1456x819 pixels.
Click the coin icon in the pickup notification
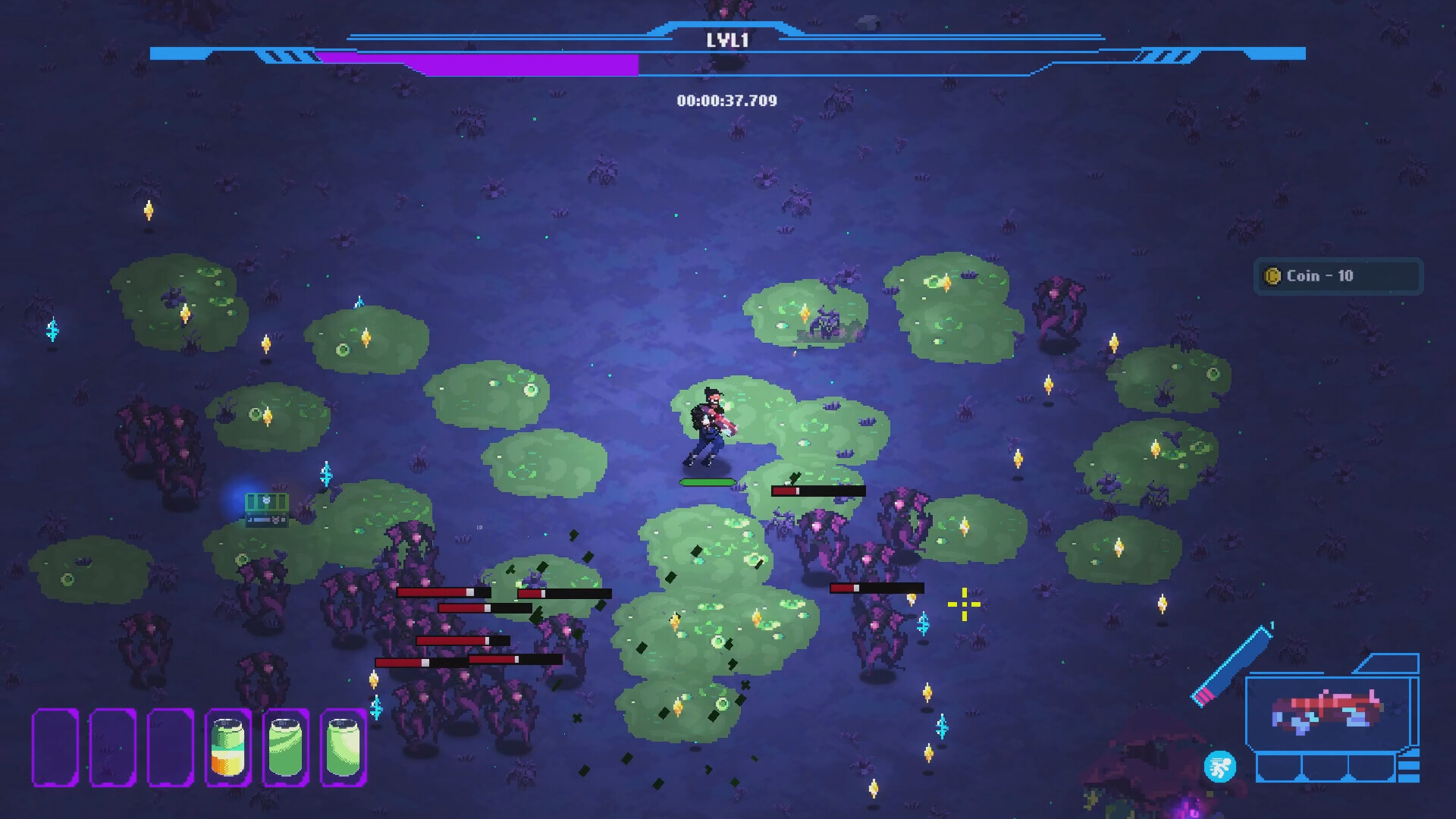point(1272,277)
